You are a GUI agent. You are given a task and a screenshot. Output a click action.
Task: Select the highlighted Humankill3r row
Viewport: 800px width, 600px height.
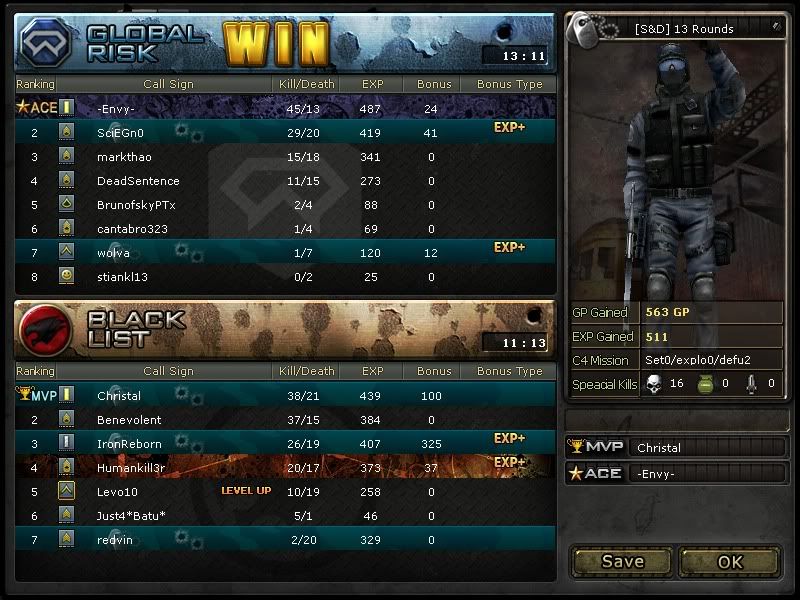285,468
